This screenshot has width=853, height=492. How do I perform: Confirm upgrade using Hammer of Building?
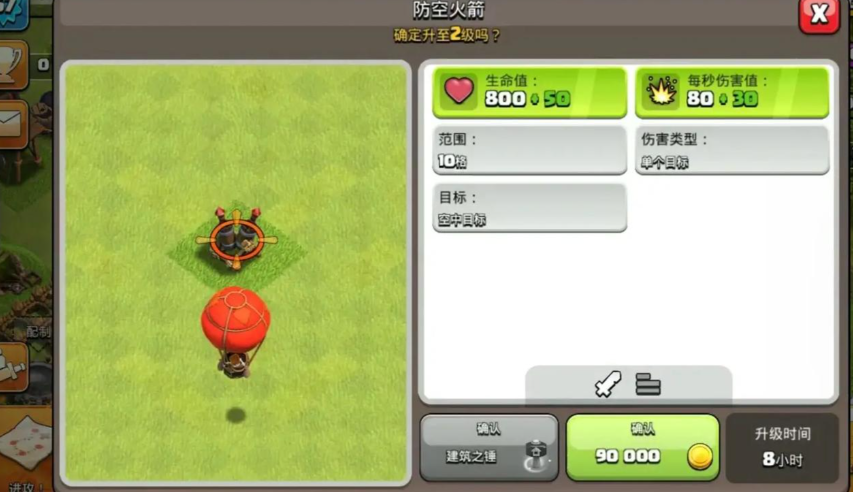pyautogui.click(x=489, y=447)
